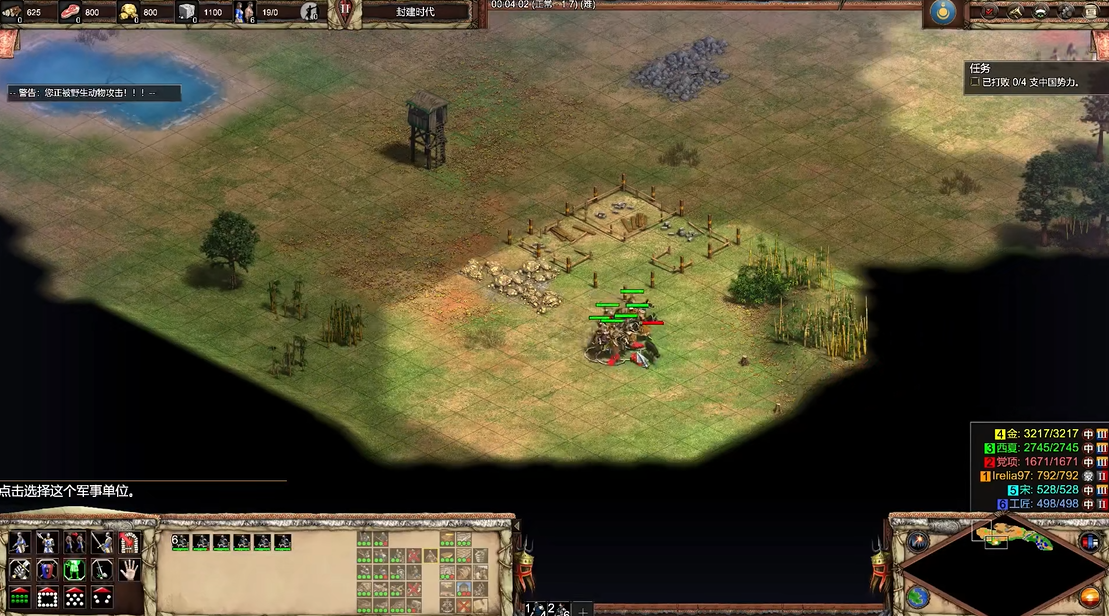
Task: Open the diplomacy horn icon
Action: (1015, 12)
